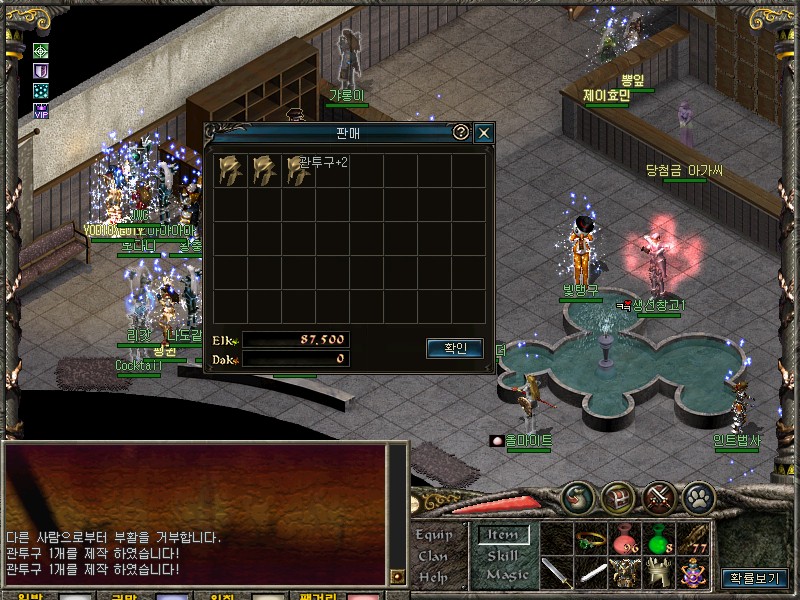Image resolution: width=800 pixels, height=600 pixels.
Task: Open the Help menu
Action: pyautogui.click(x=432, y=577)
